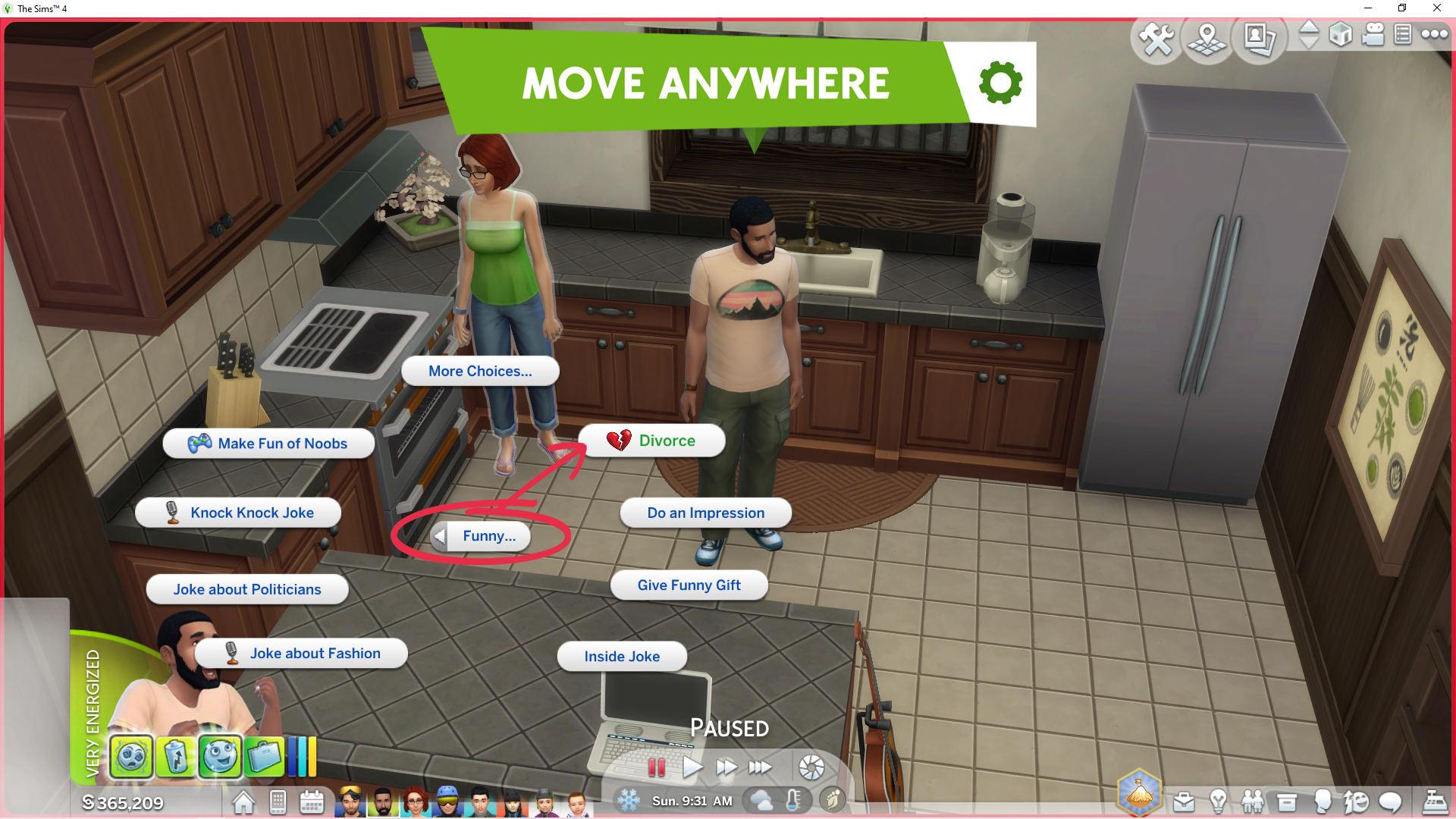Tell a Knock Knock Joke
This screenshot has width=1456, height=819.
tap(238, 513)
